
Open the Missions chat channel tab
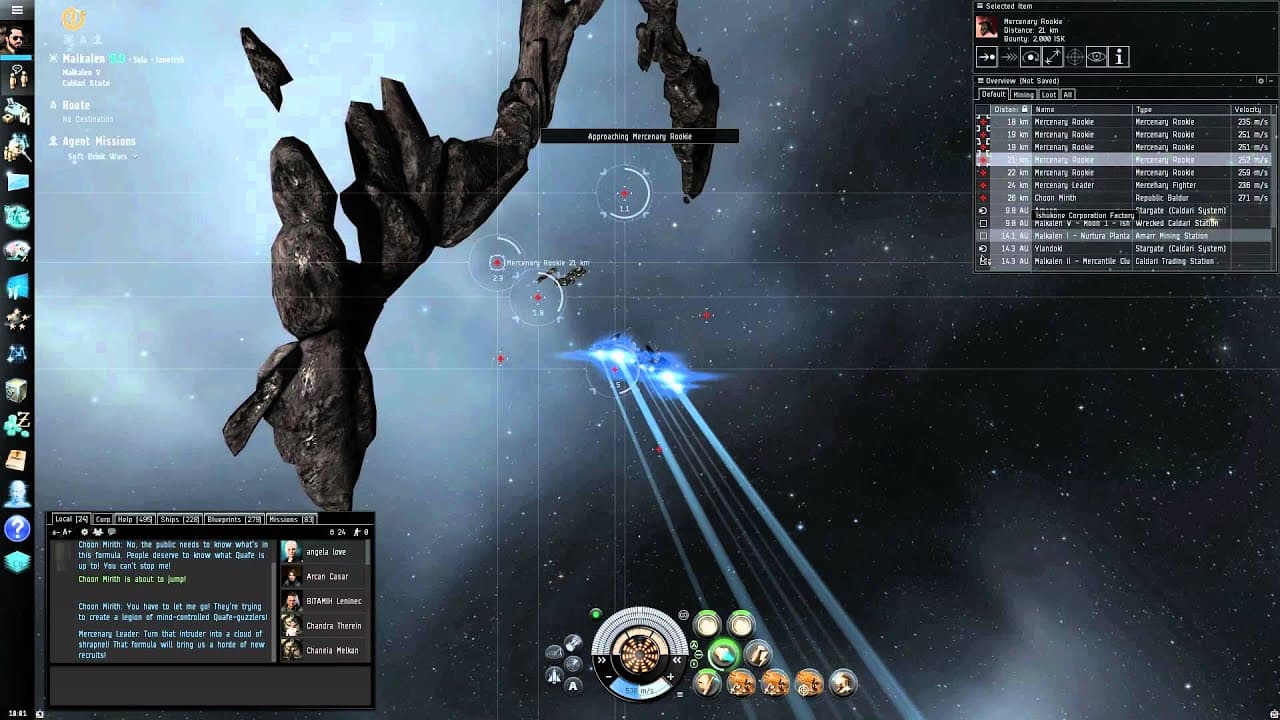point(291,520)
